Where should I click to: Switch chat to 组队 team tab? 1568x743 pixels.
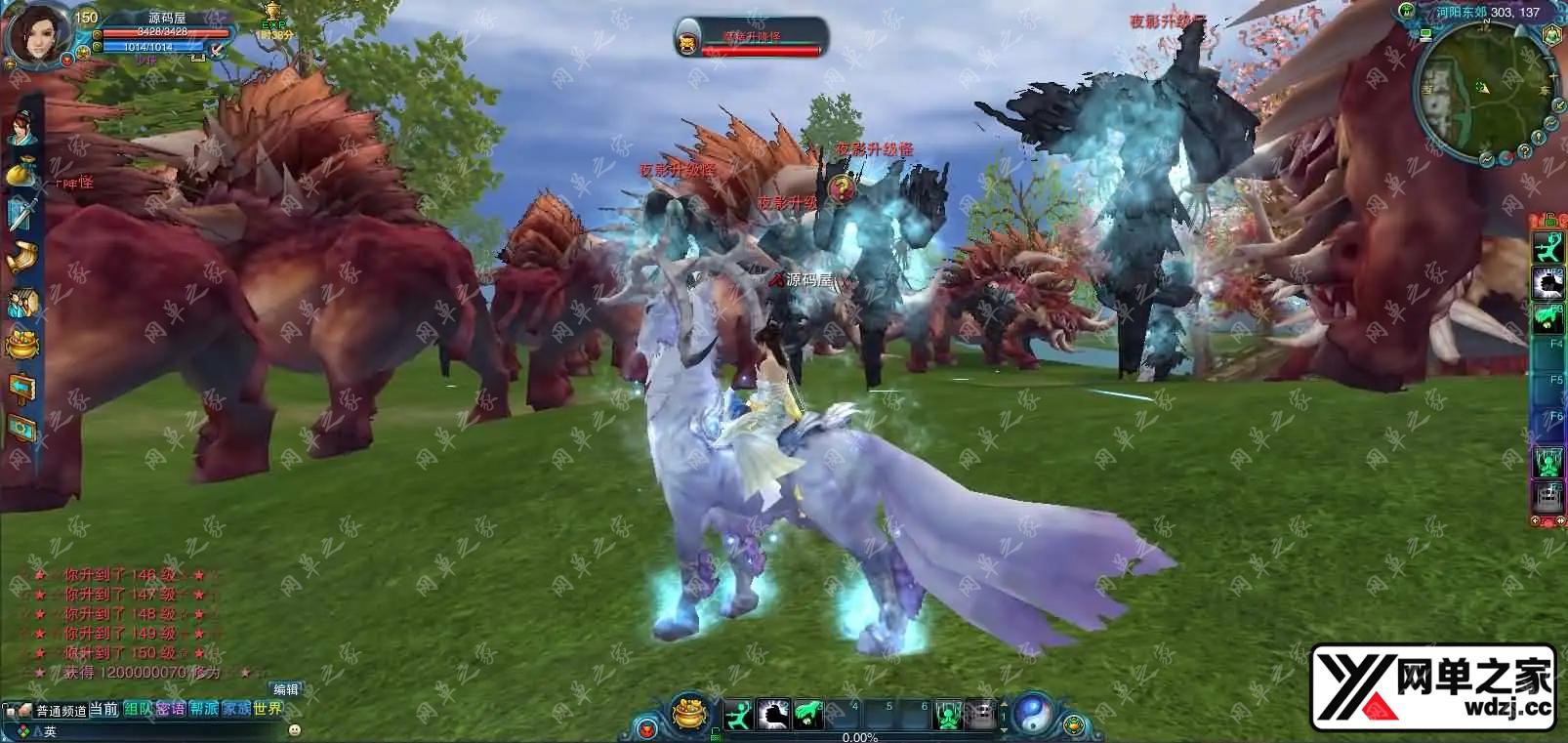click(138, 709)
